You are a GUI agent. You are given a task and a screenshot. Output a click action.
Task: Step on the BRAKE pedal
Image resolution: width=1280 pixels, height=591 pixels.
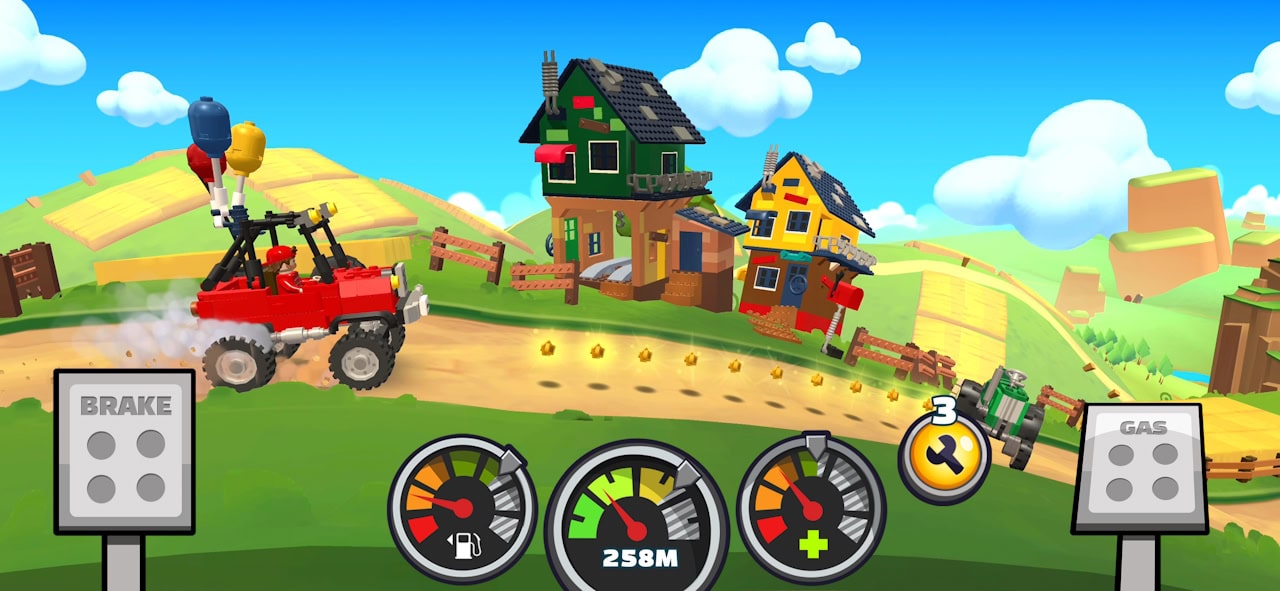pos(124,452)
